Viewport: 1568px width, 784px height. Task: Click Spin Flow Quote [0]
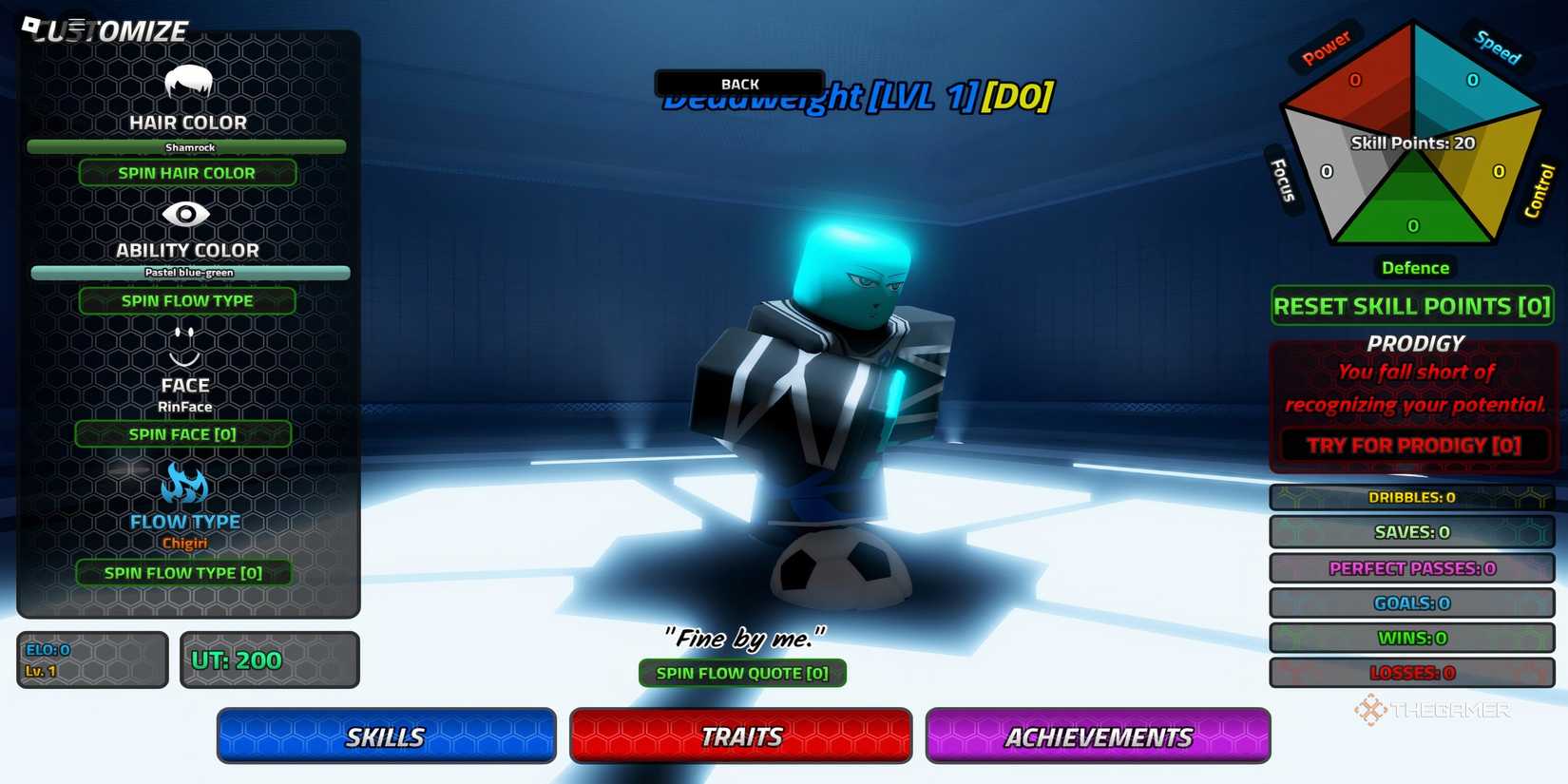point(742,673)
